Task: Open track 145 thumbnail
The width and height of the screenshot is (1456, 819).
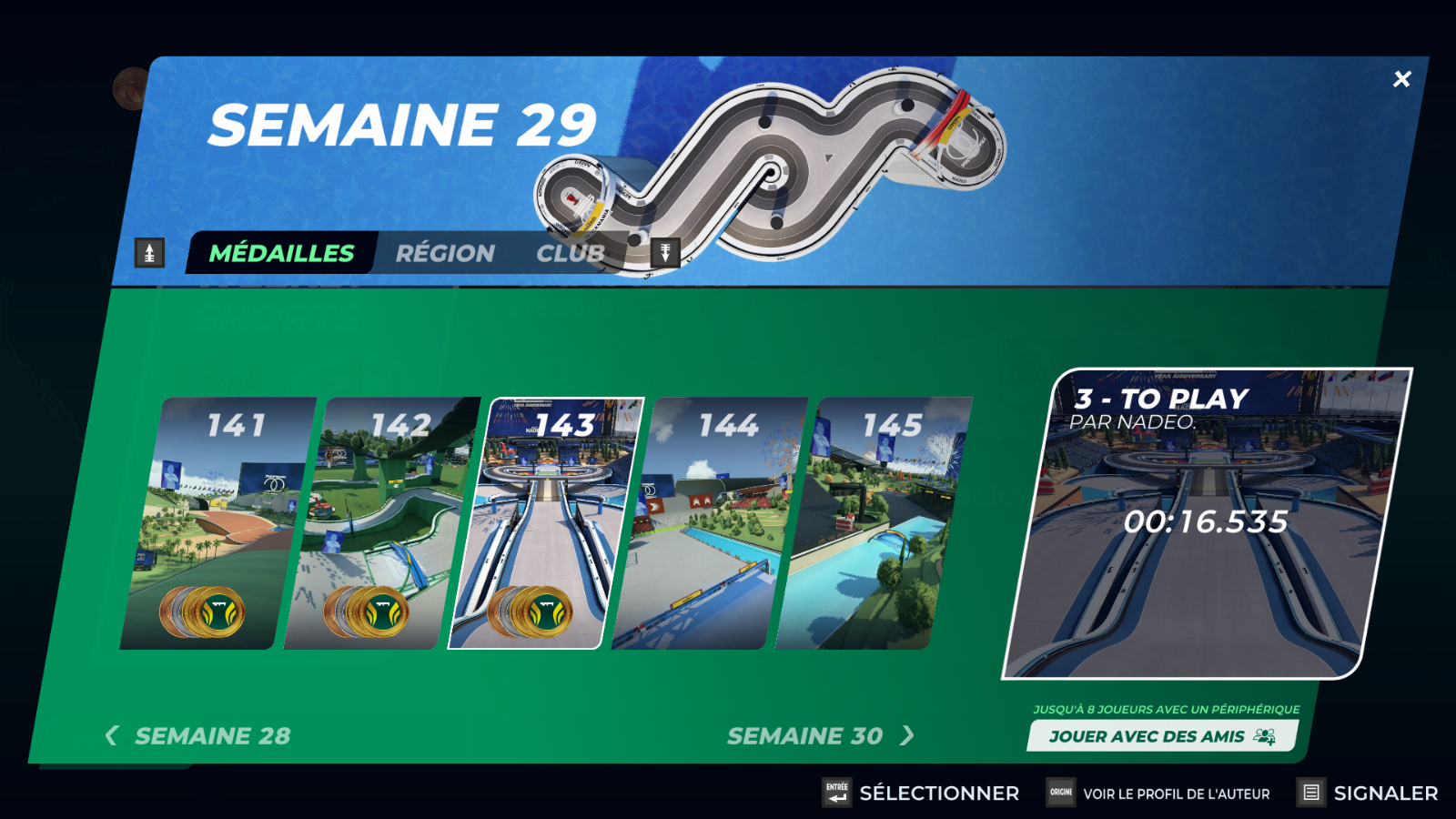Action: 874,523
